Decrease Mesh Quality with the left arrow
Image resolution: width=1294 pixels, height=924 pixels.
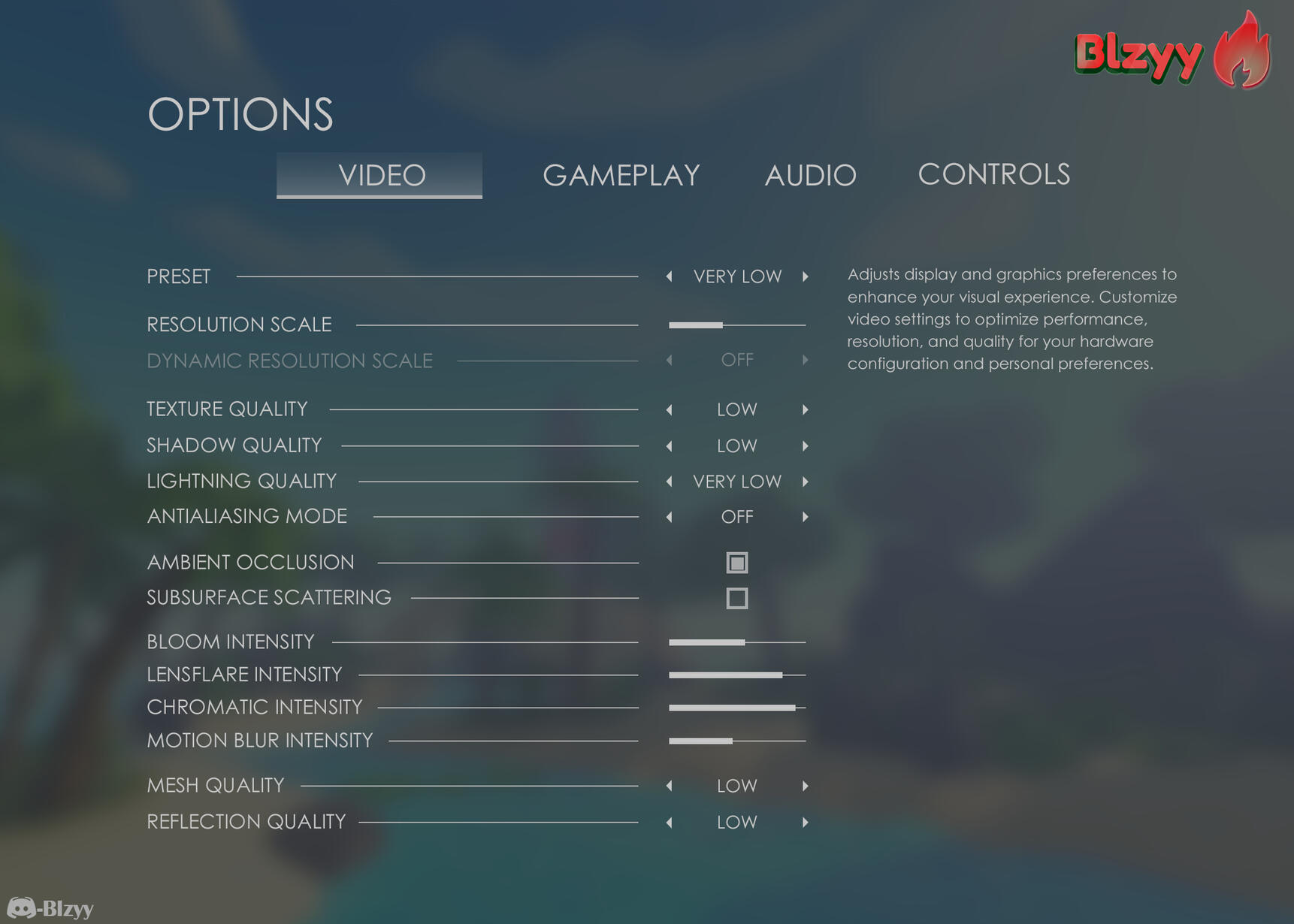click(669, 786)
